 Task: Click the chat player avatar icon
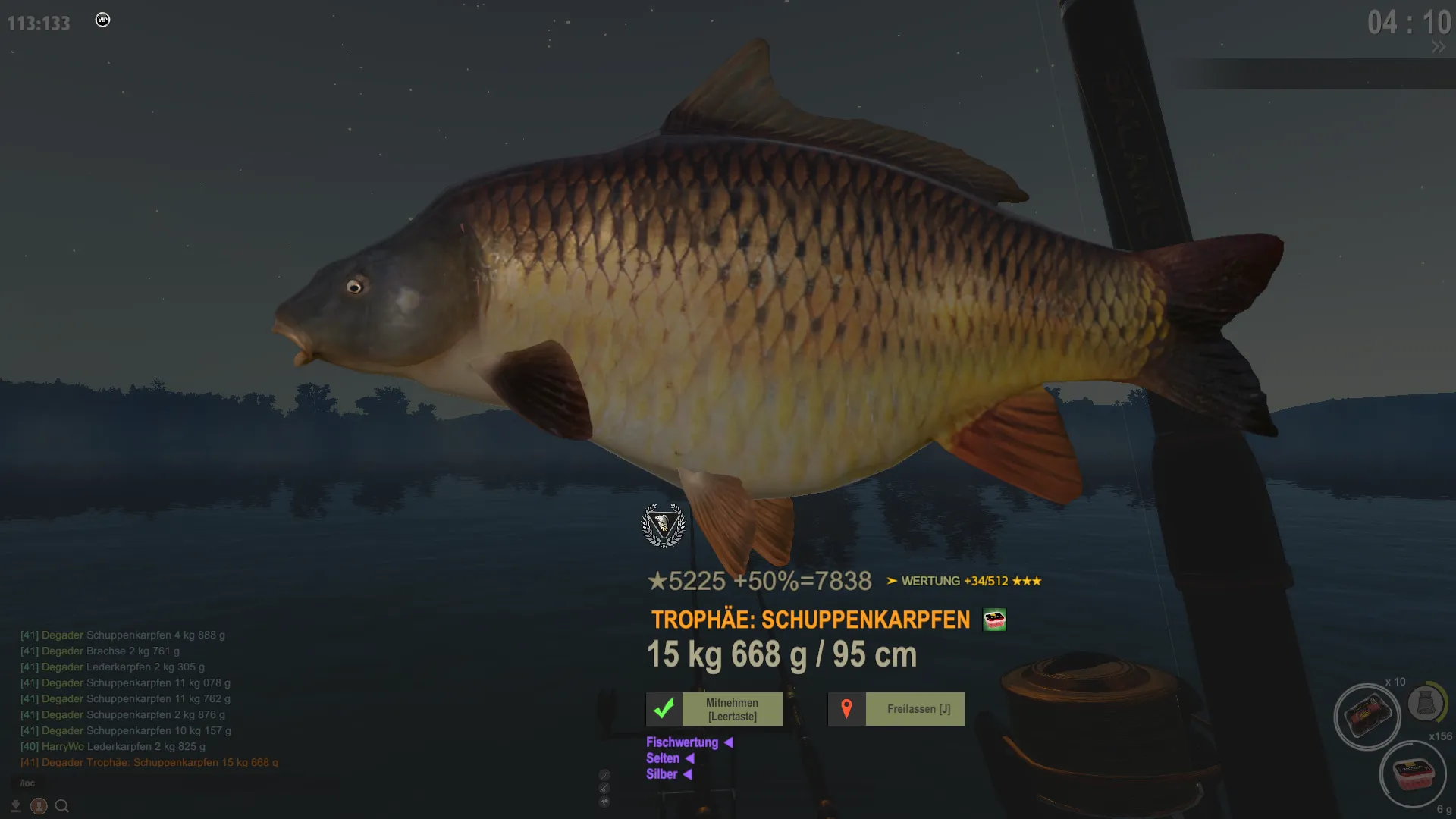39,806
